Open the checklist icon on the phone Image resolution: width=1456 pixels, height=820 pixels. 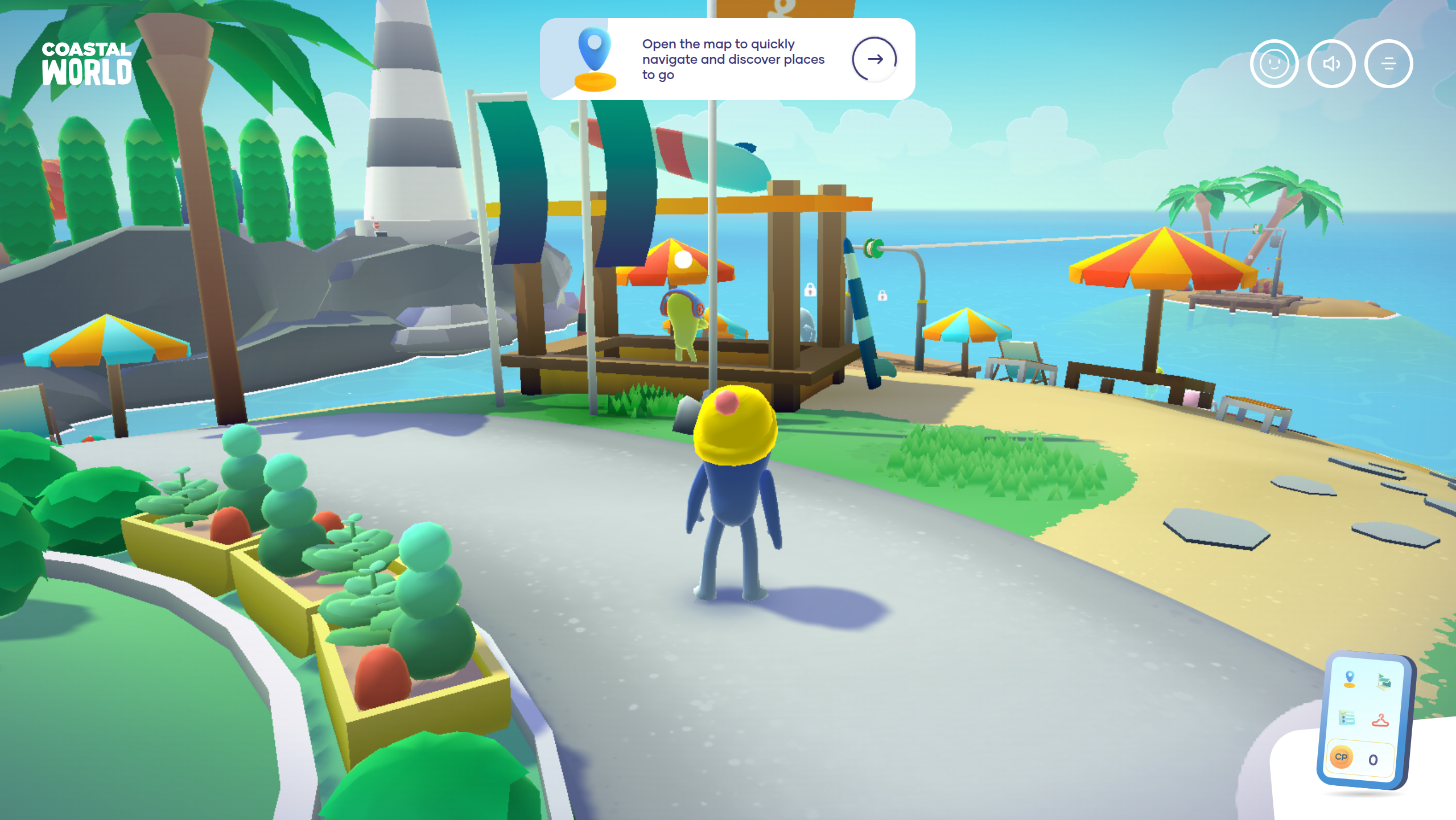[x=1346, y=718]
